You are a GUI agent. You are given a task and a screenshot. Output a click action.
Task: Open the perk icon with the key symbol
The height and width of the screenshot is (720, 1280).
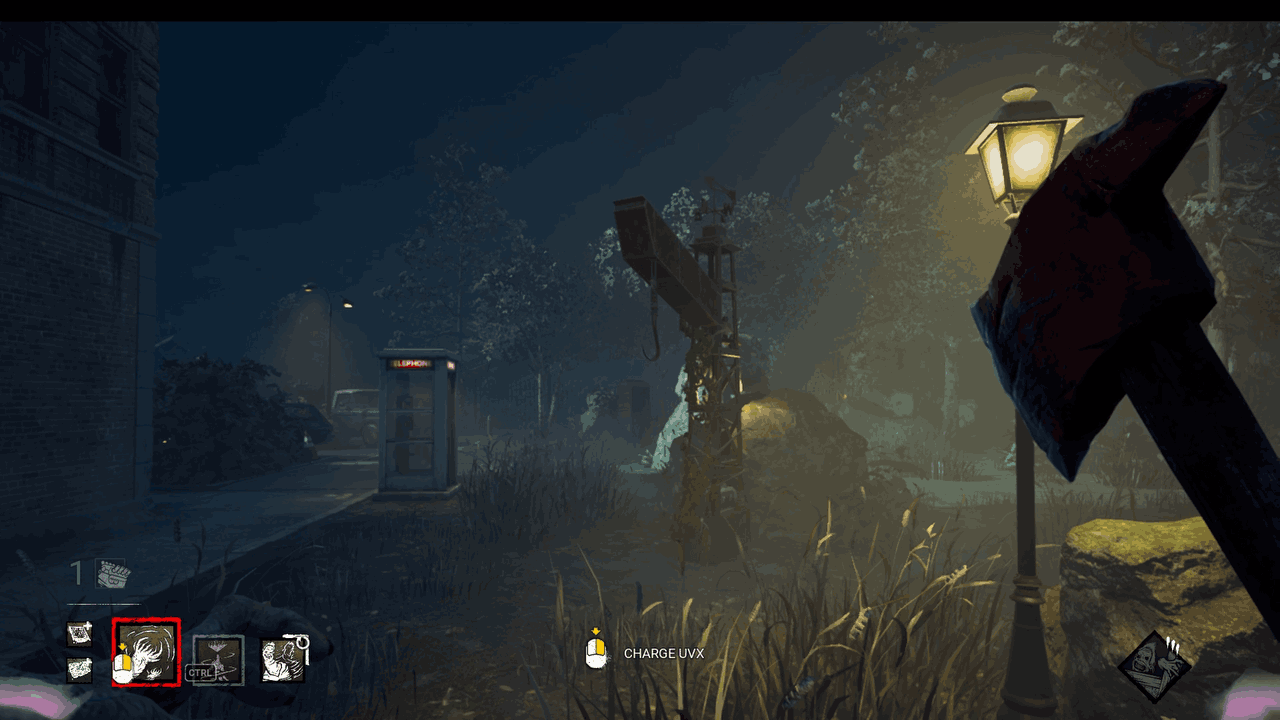pos(284,659)
